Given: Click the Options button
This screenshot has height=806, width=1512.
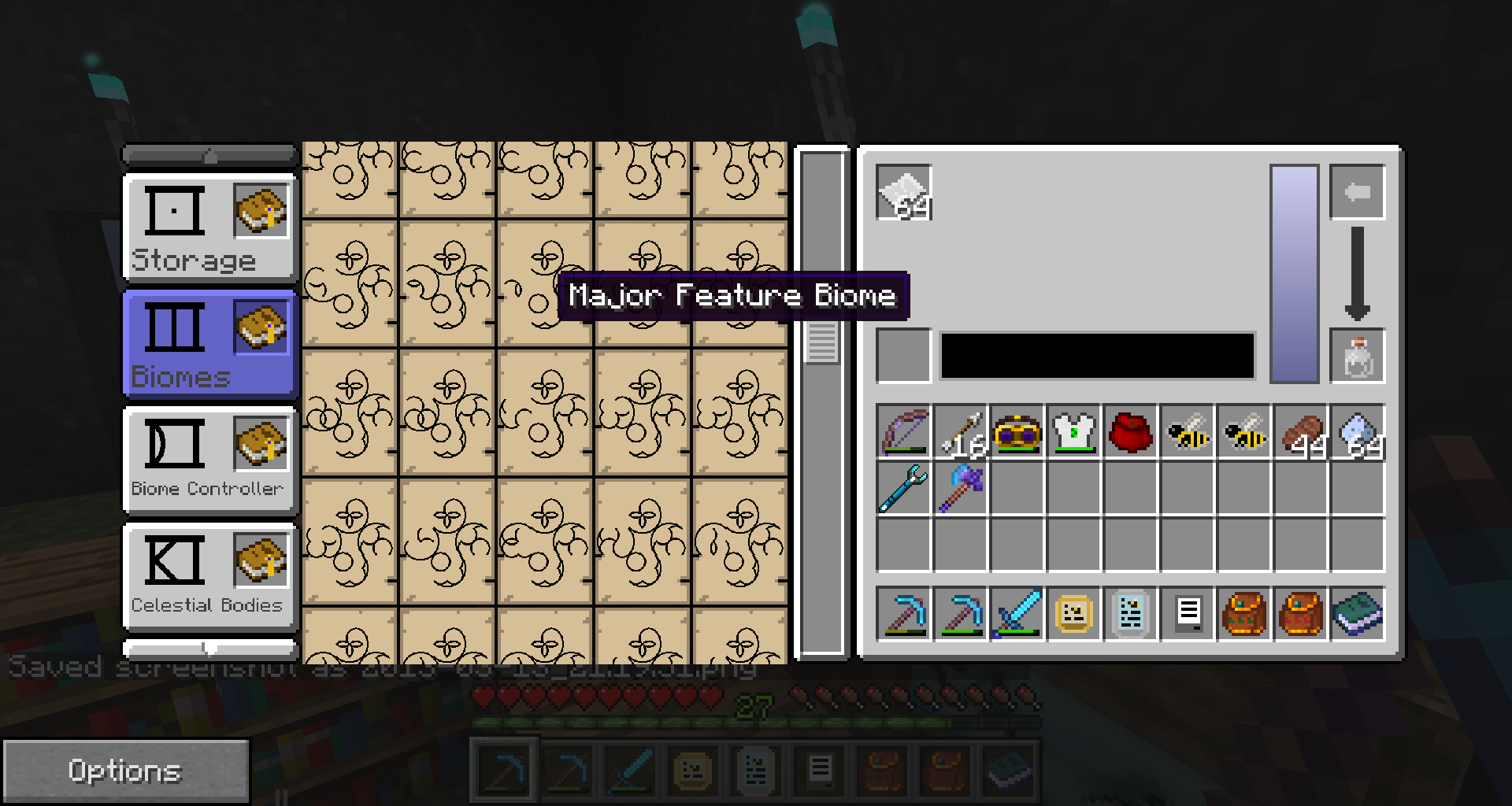Looking at the screenshot, I should point(125,771).
